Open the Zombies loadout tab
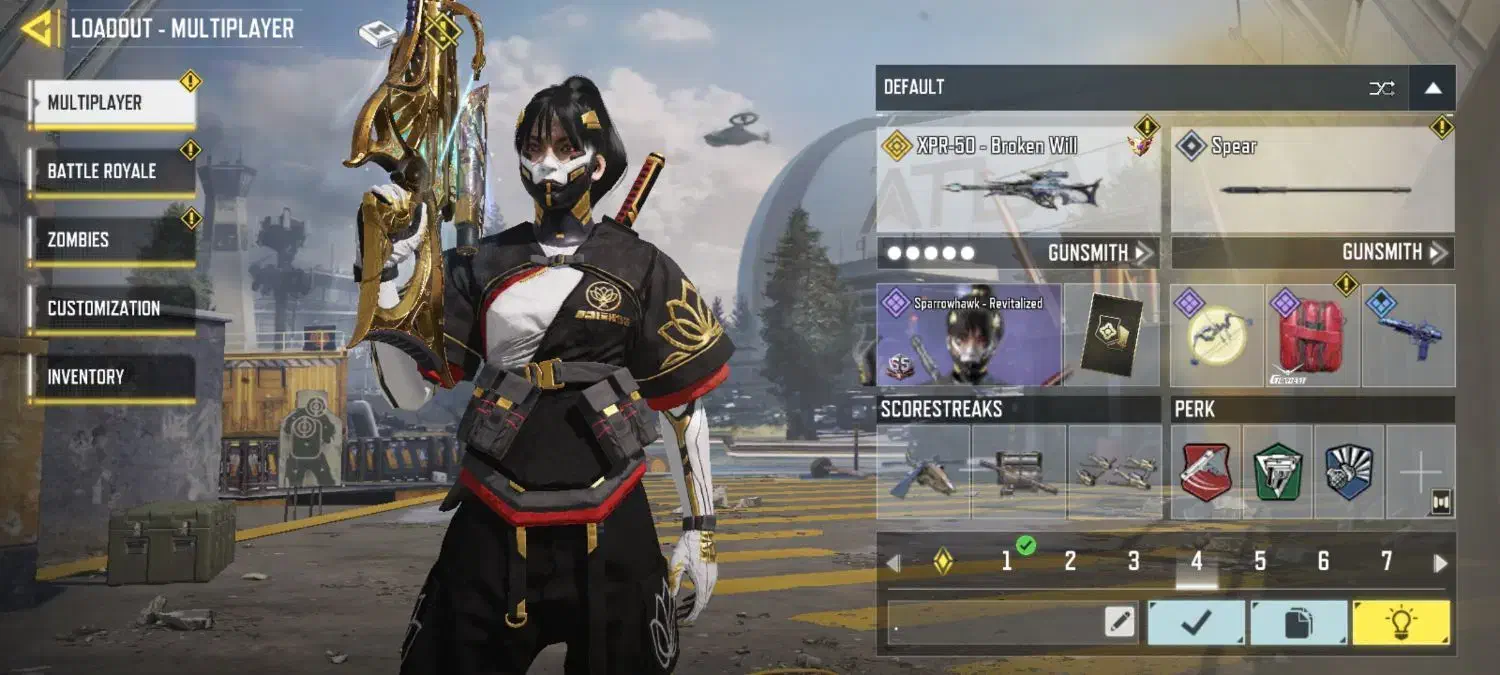 pyautogui.click(x=111, y=240)
